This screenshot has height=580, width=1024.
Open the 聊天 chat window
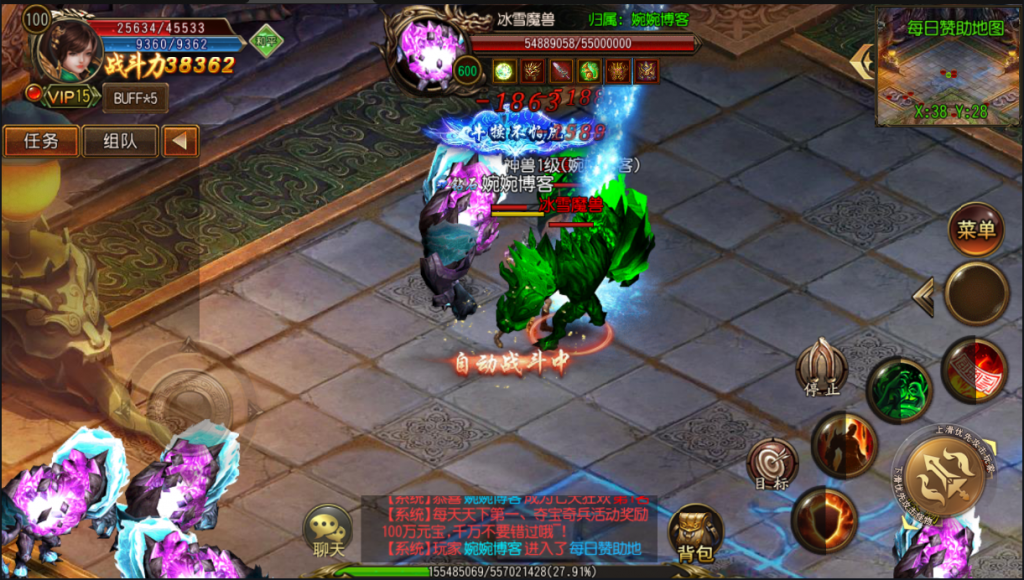(328, 531)
